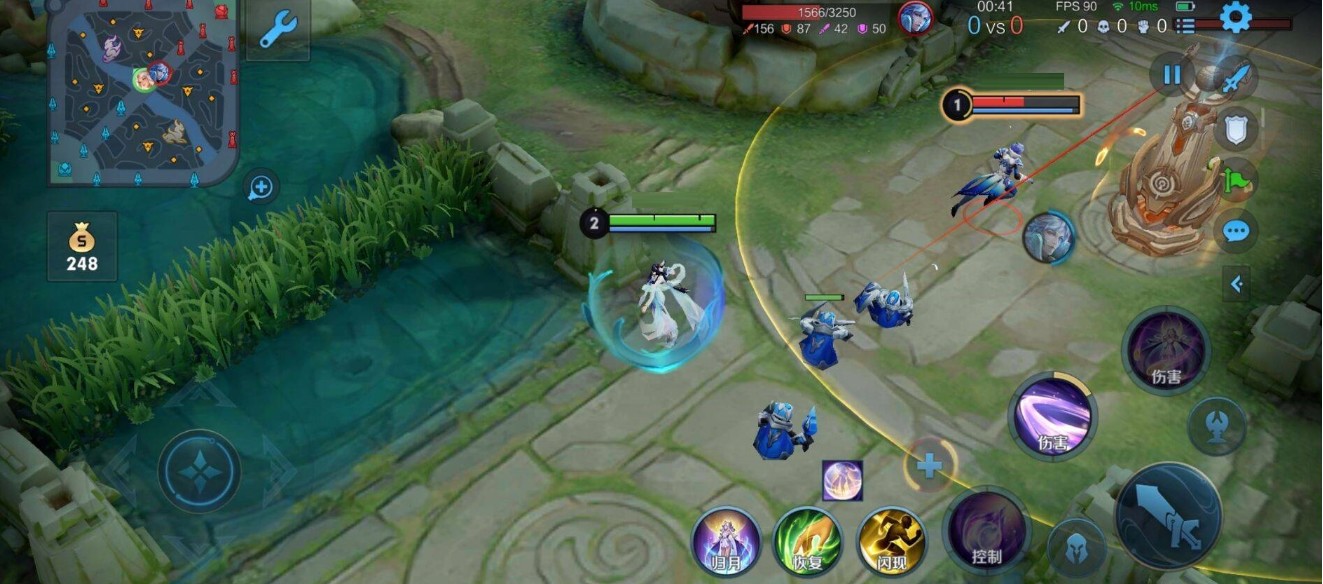This screenshot has width=1323, height=584.
Task: Pause the match with the pause button
Action: (x=1172, y=75)
